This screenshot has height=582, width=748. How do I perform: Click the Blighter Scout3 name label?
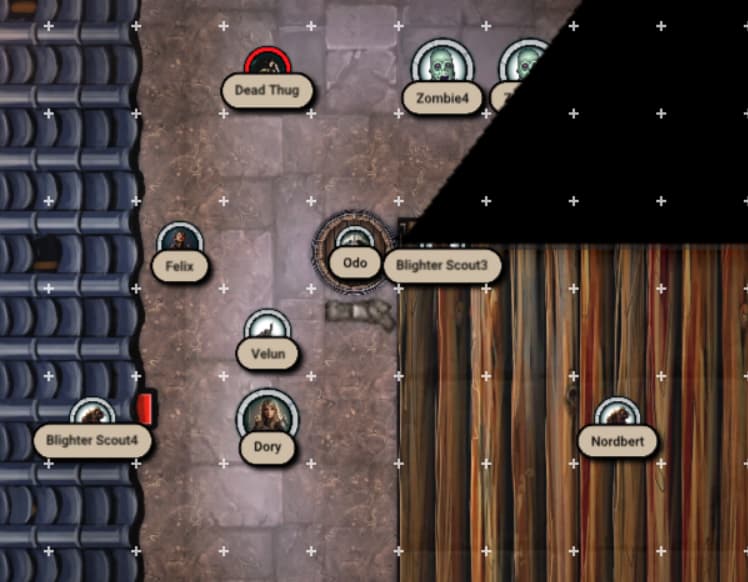[x=441, y=266]
